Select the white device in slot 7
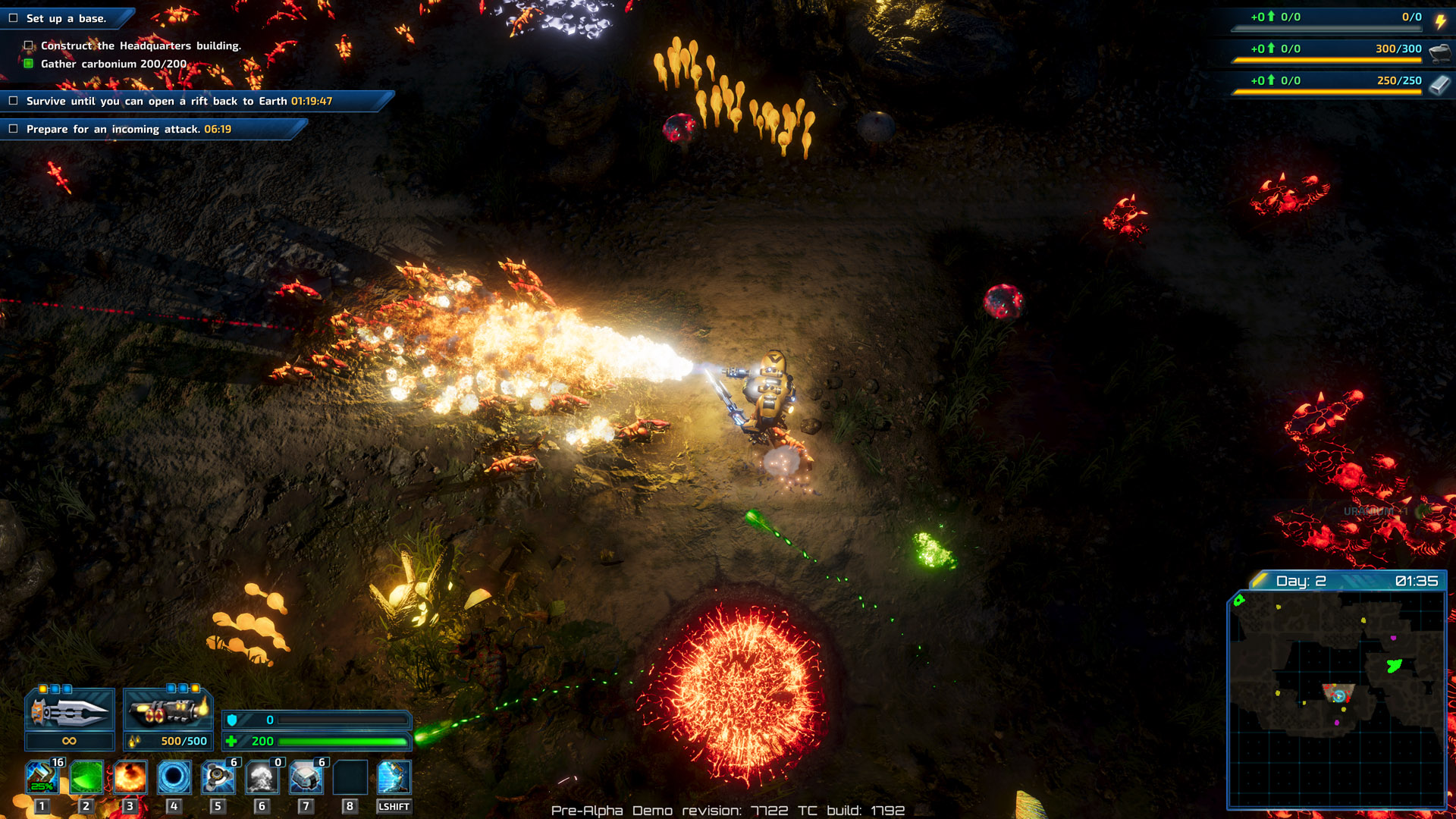The width and height of the screenshot is (1456, 819). tap(306, 777)
